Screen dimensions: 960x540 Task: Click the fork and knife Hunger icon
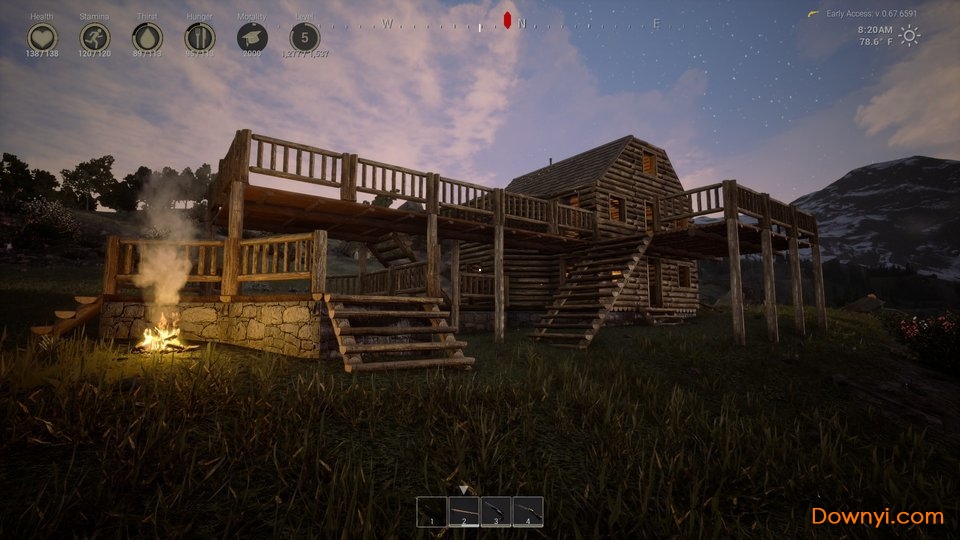pyautogui.click(x=200, y=37)
